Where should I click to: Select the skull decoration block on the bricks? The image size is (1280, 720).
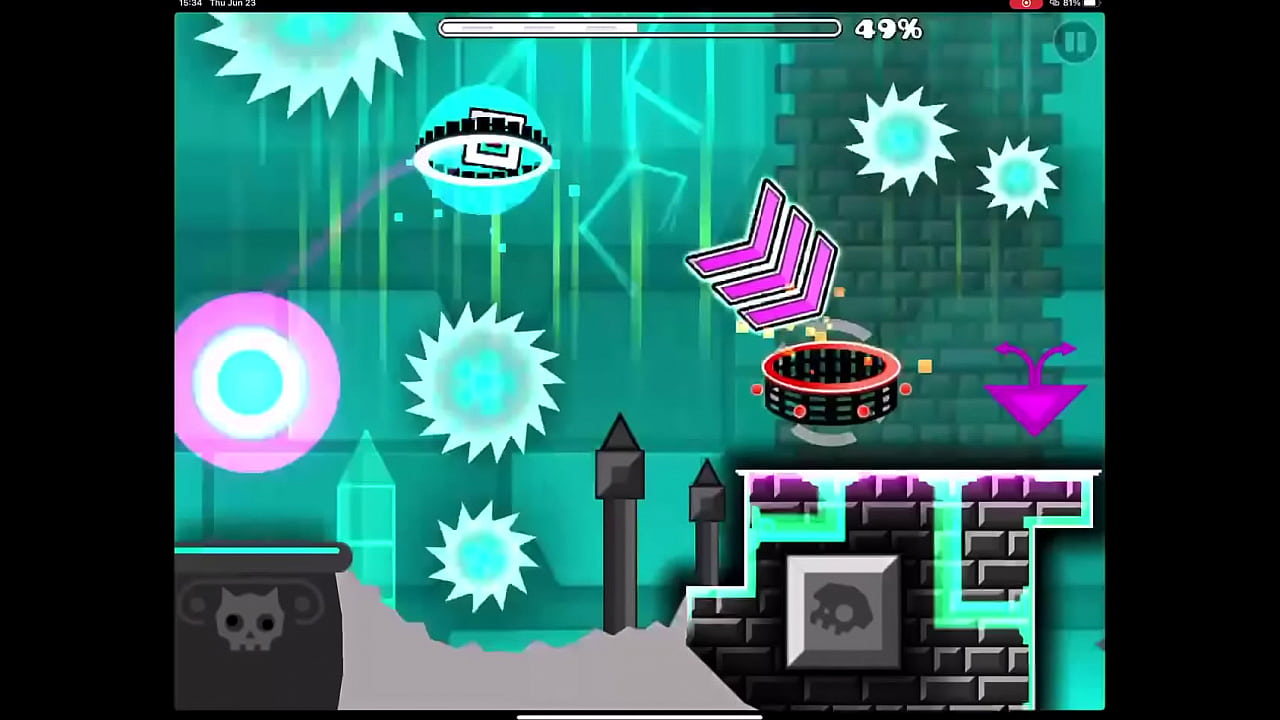(843, 608)
